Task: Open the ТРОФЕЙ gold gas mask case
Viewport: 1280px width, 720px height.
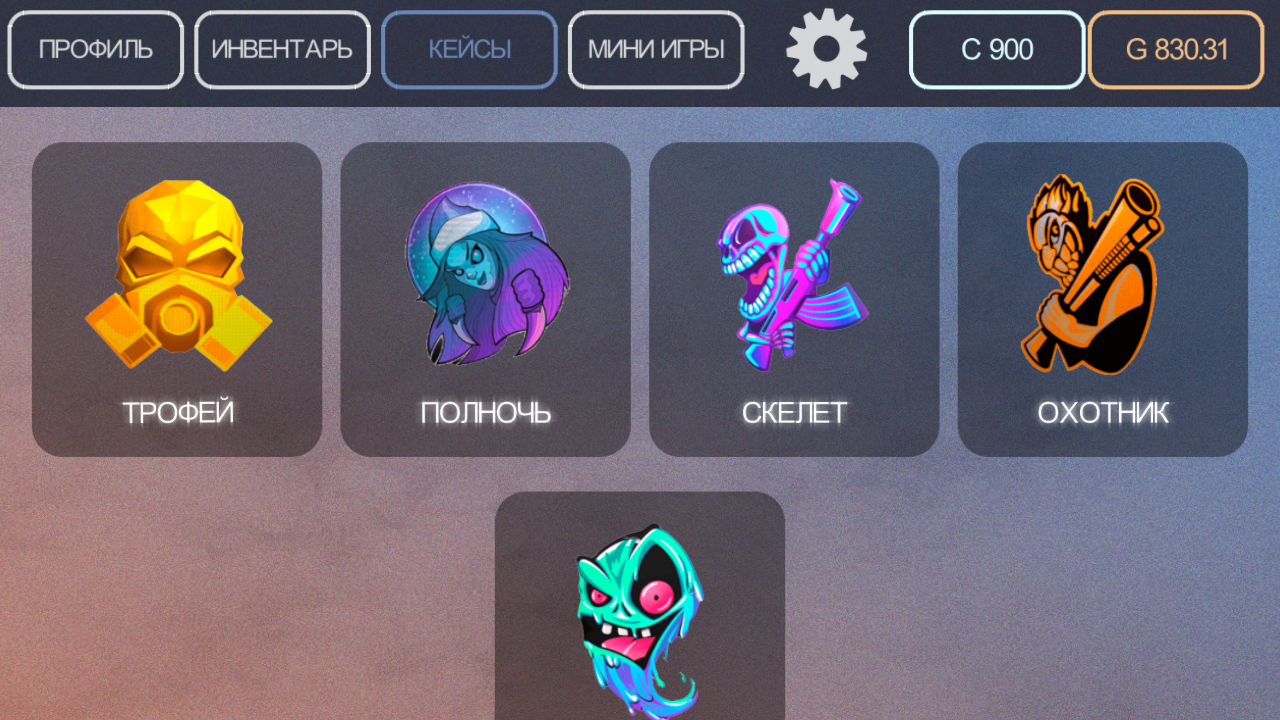Action: [177, 297]
